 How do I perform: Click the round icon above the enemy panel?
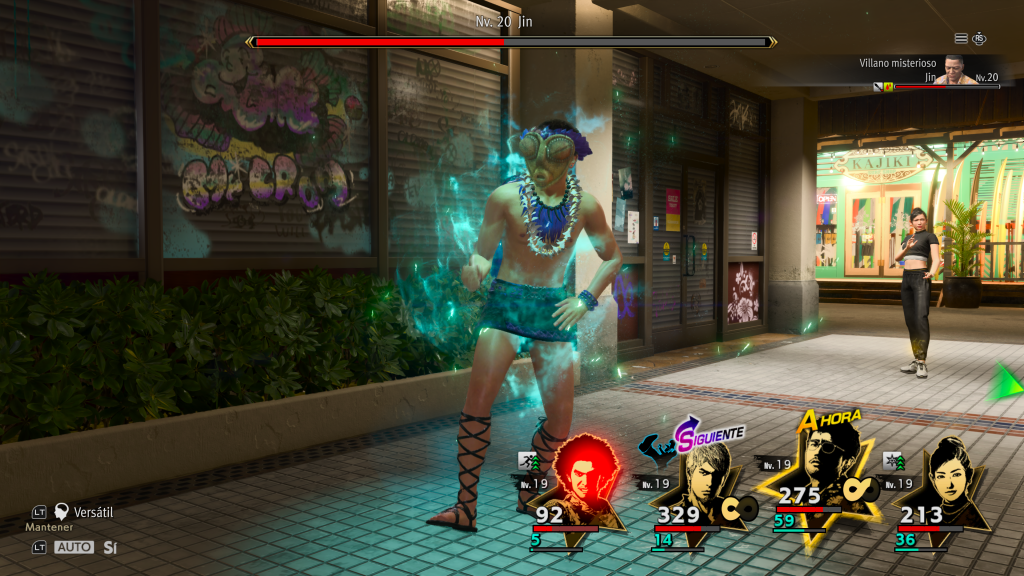(x=979, y=38)
